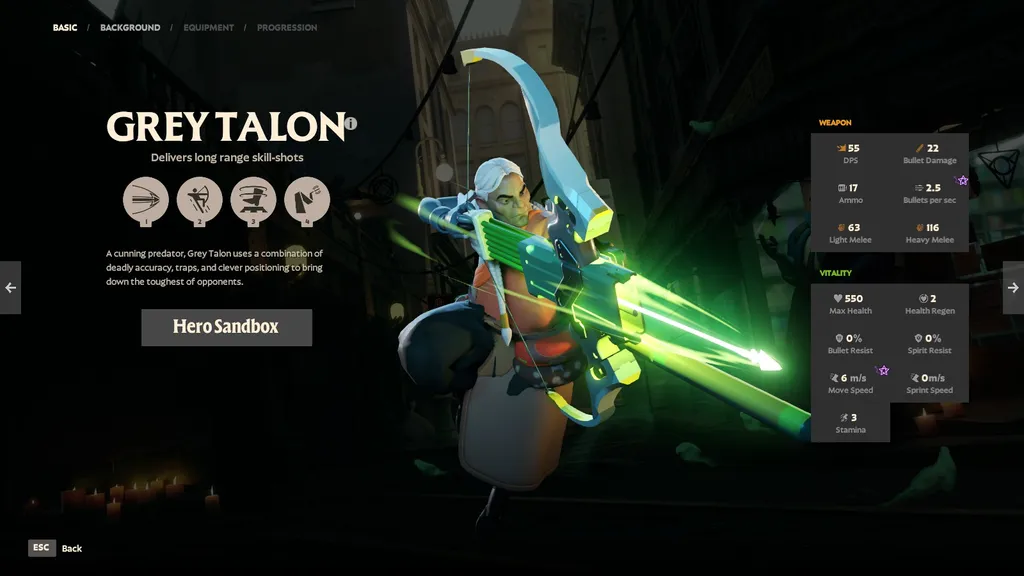Advance to the next hero with right arrow

(x=1013, y=288)
